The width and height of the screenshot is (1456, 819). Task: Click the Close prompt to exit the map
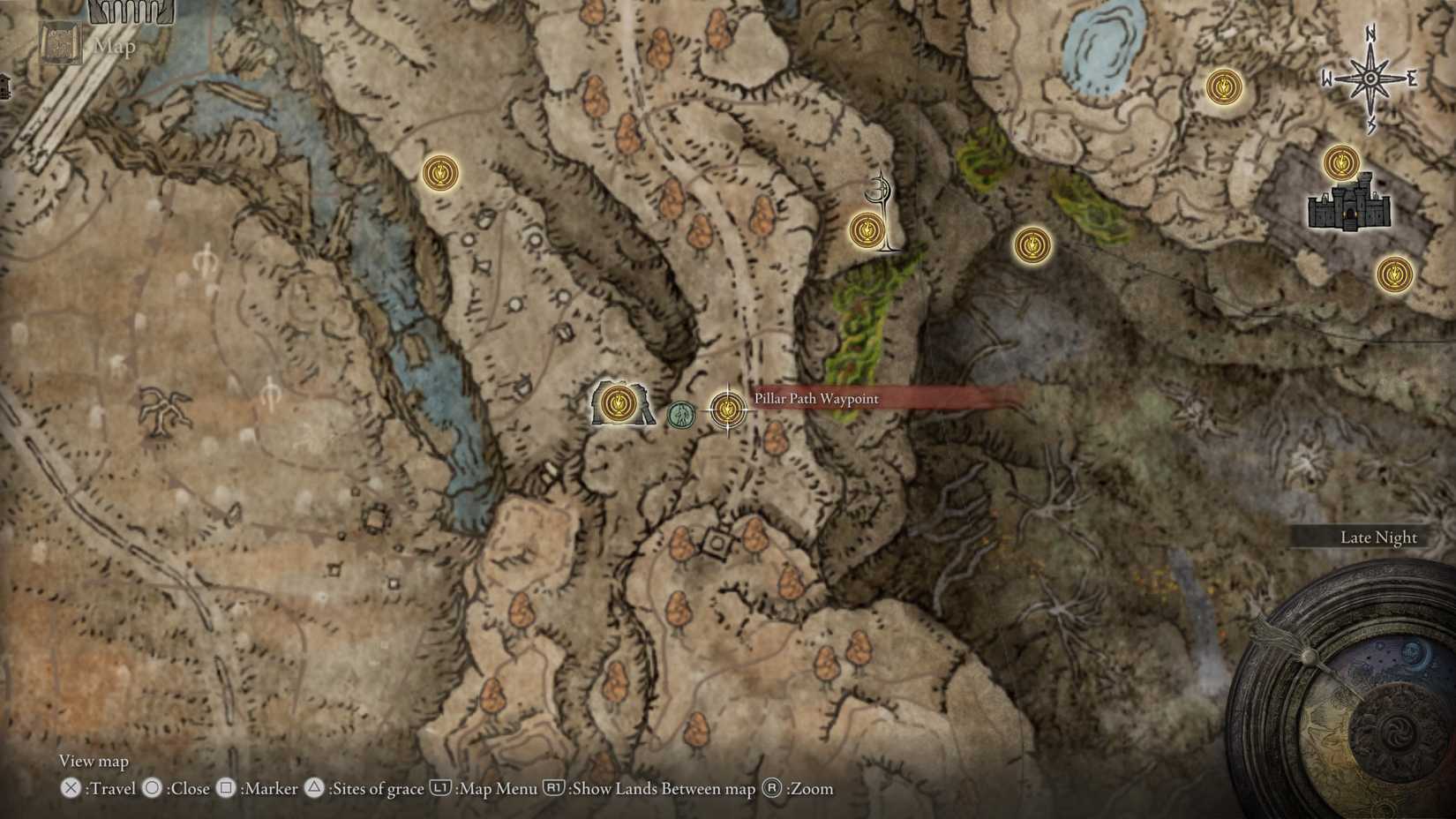click(154, 789)
